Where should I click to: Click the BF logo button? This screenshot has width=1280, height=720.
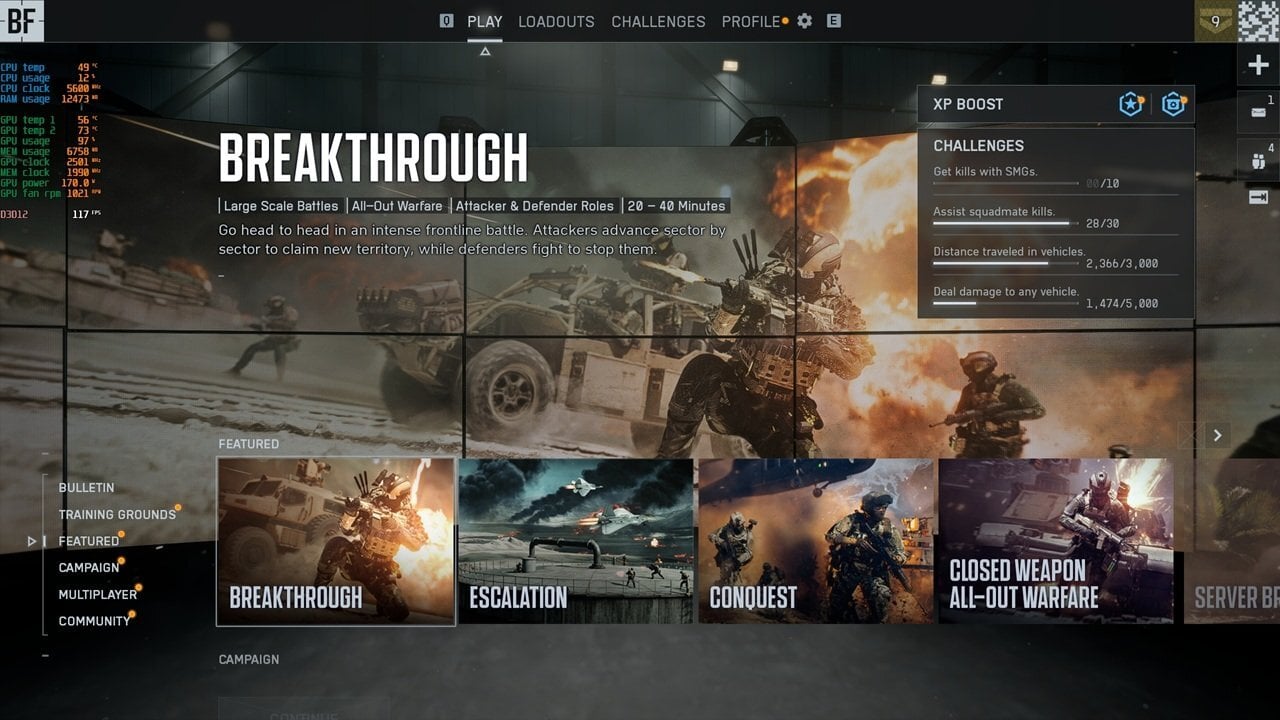pyautogui.click(x=22, y=21)
